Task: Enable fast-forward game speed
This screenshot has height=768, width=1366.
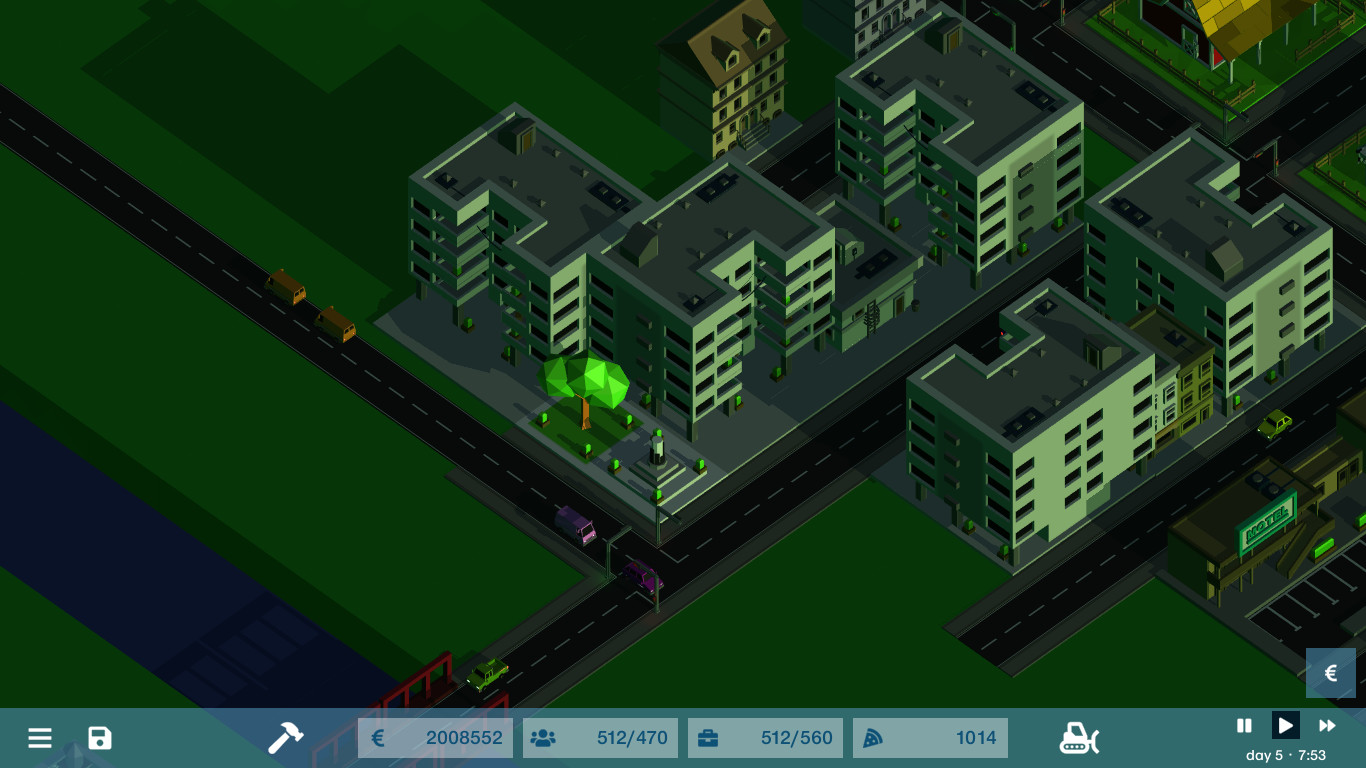Action: click(1327, 726)
